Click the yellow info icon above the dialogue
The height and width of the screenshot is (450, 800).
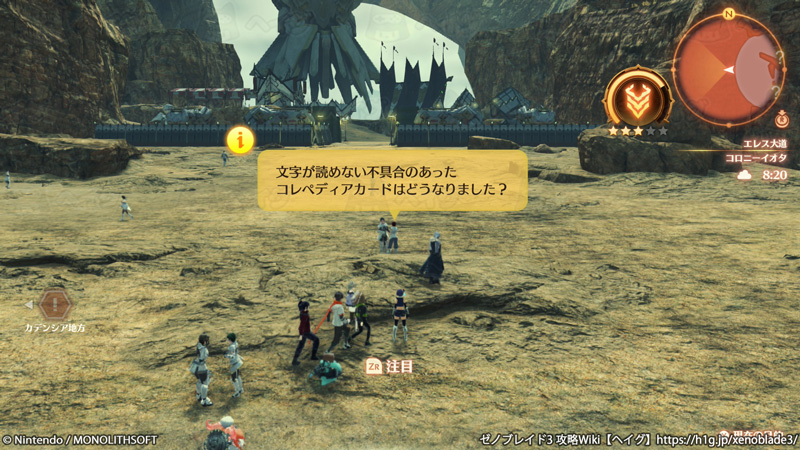coord(240,138)
